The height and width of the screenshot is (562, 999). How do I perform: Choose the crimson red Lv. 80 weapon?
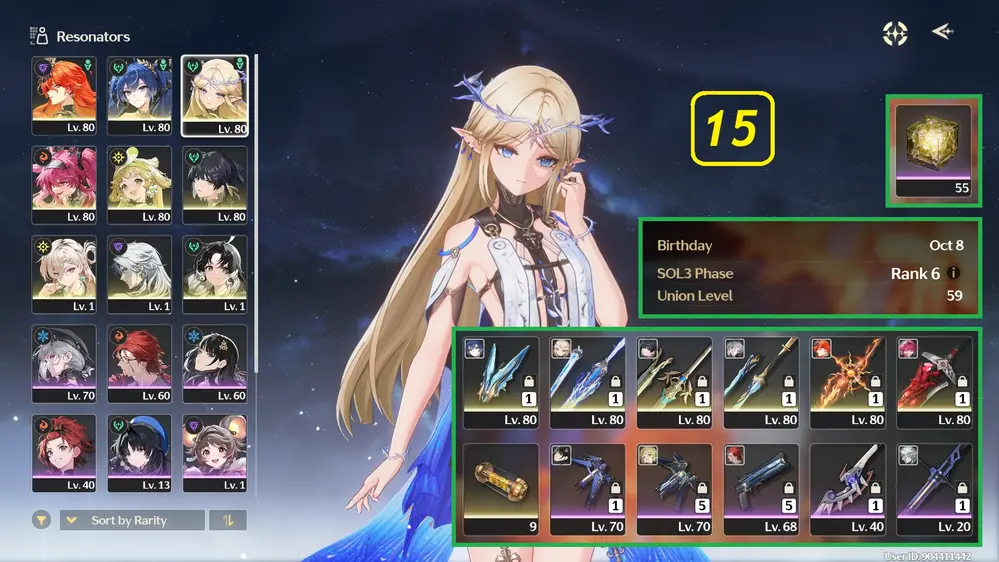tap(934, 381)
